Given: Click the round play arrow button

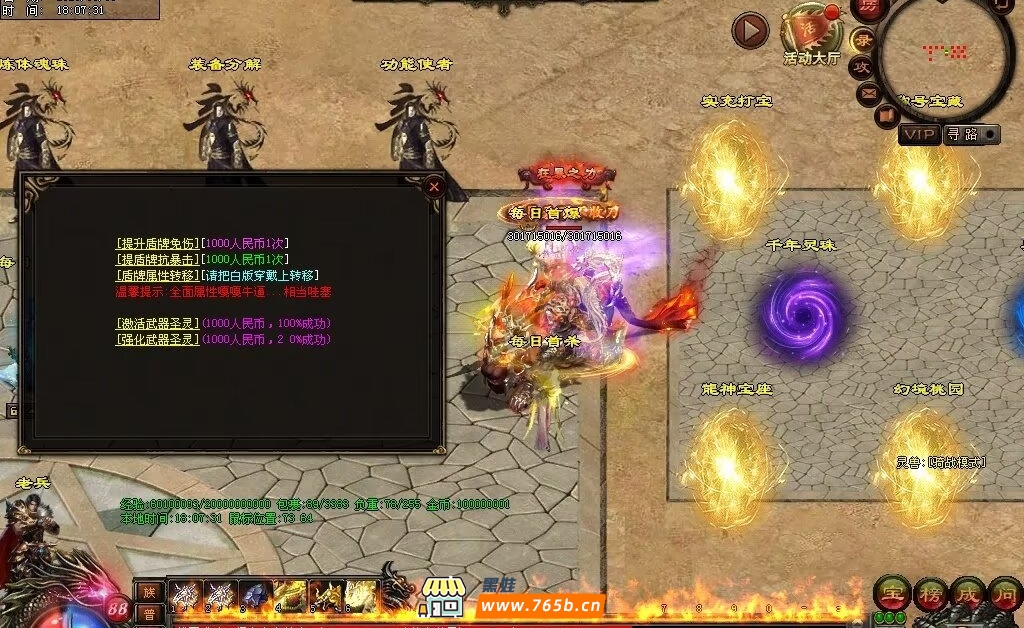Looking at the screenshot, I should (x=750, y=31).
